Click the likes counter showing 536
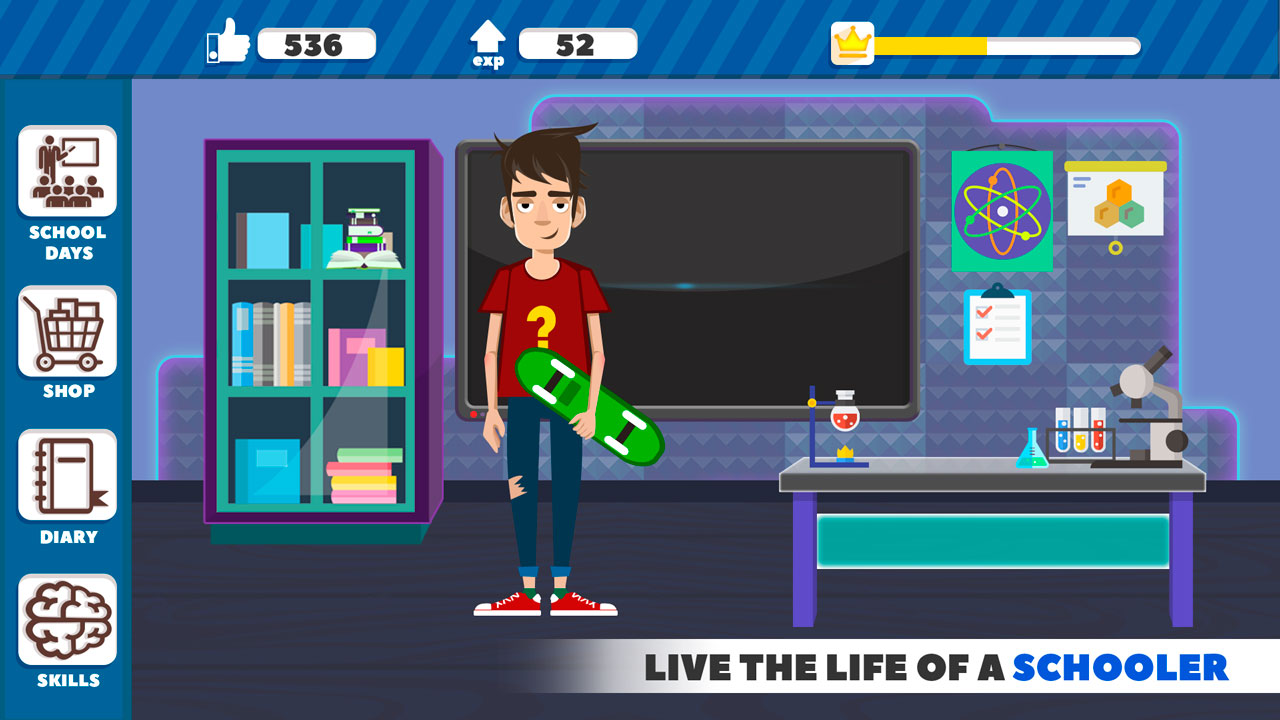The image size is (1280, 720). (x=318, y=43)
